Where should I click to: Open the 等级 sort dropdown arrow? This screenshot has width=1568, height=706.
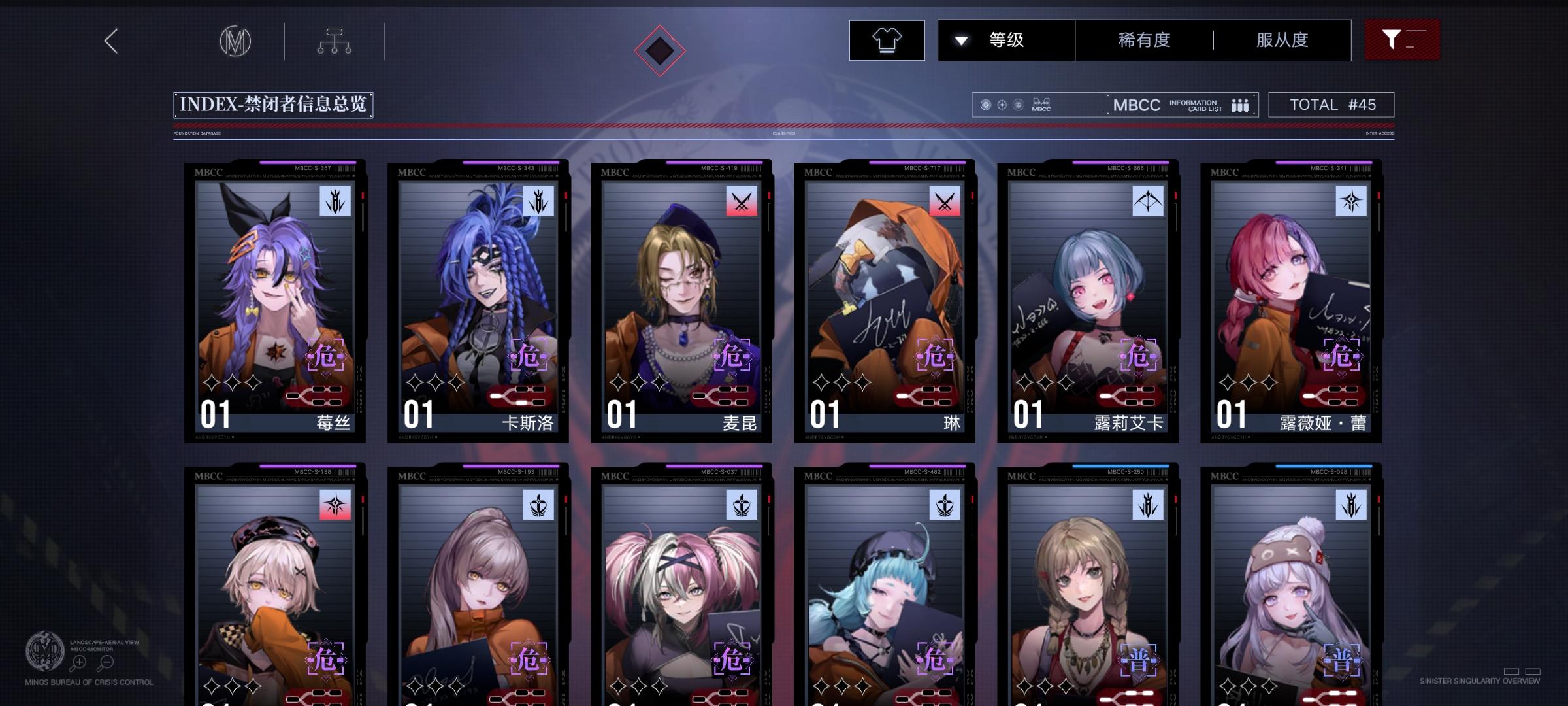[x=960, y=40]
